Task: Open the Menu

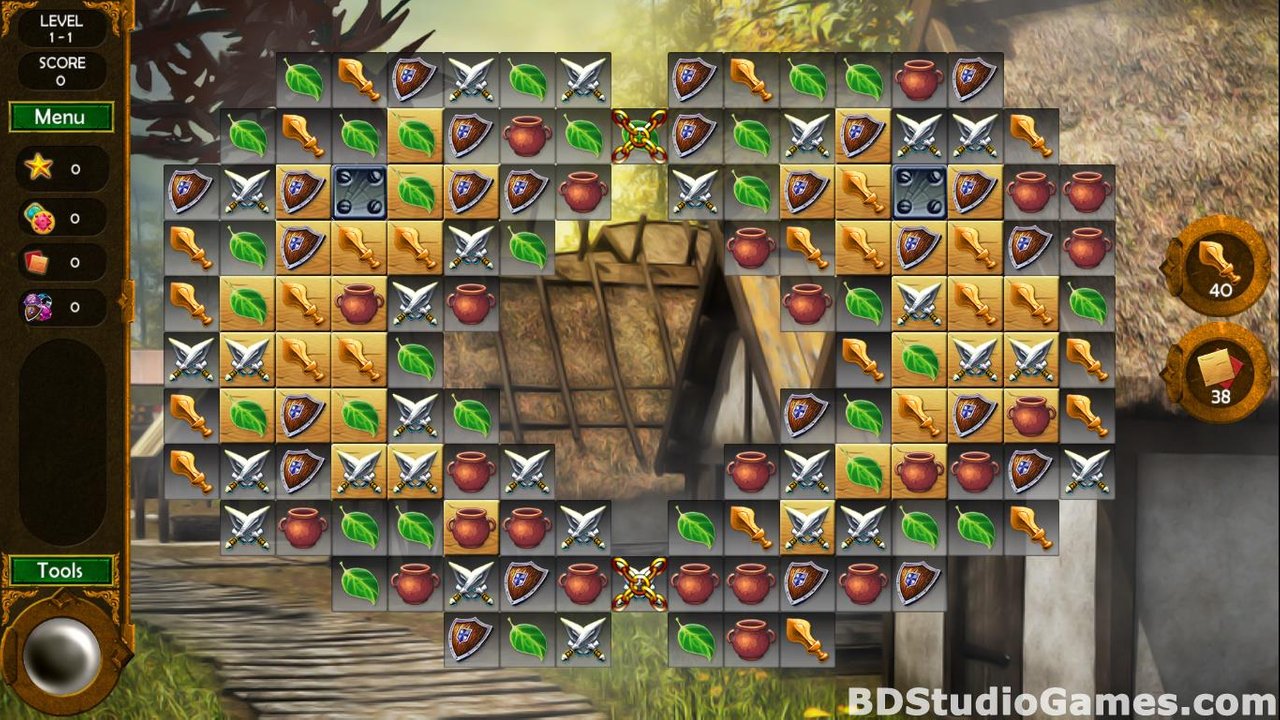Action: click(x=60, y=117)
